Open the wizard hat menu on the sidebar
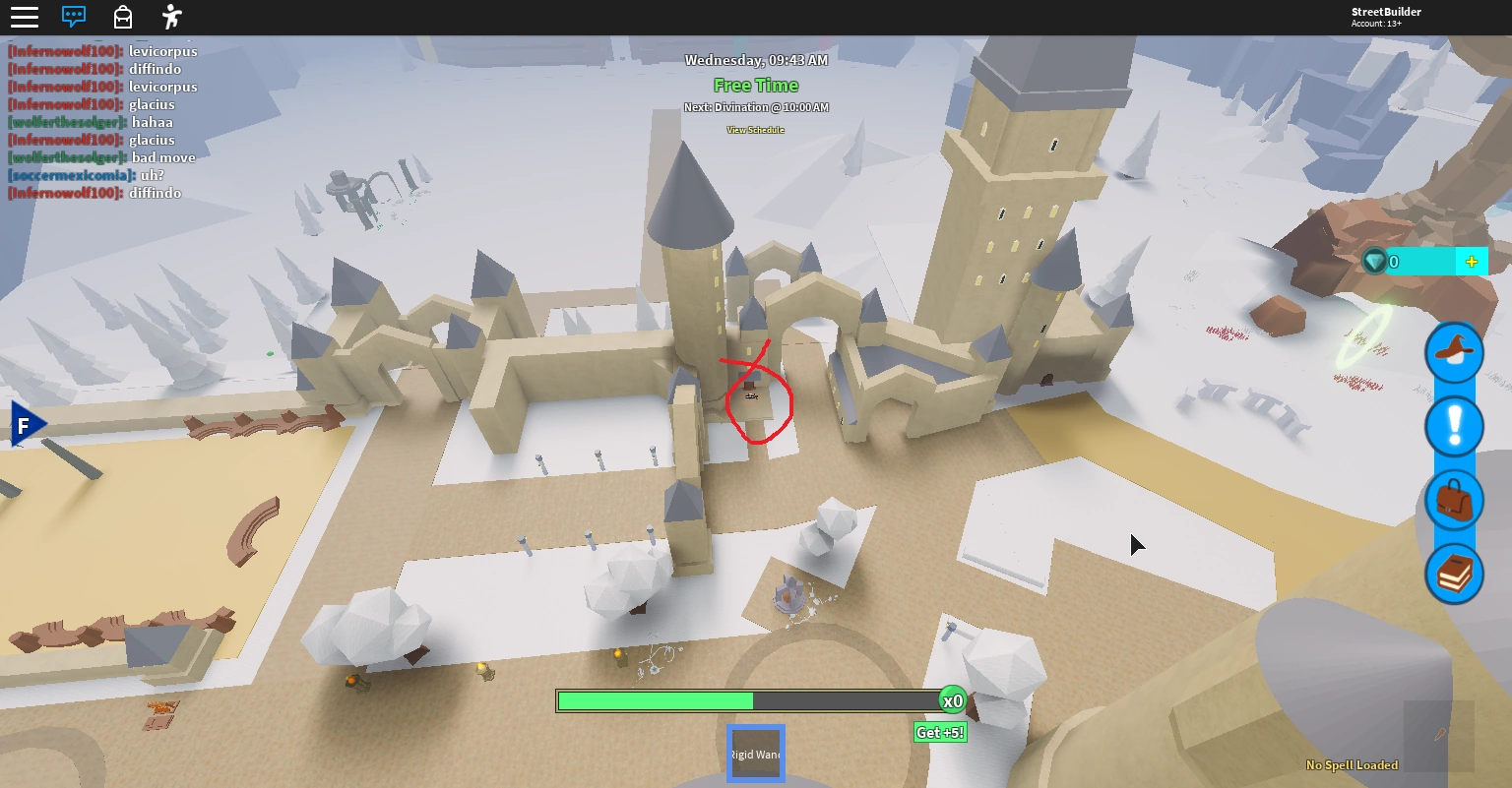The image size is (1512, 788). coord(1454,352)
